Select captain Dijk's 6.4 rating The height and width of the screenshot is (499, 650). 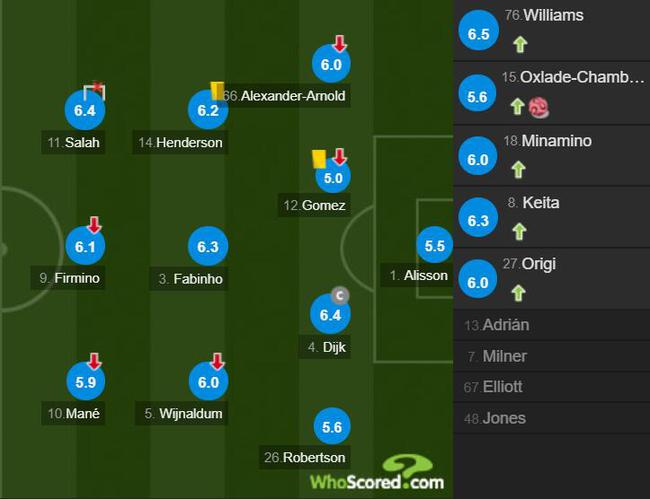tap(331, 316)
